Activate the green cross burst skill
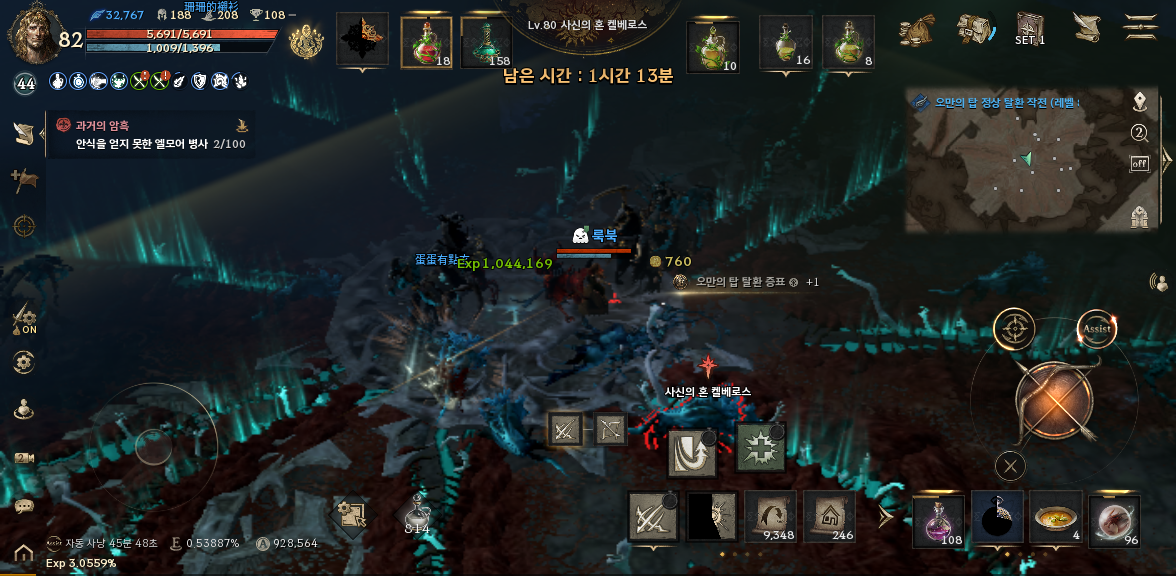The image size is (1176, 576). (760, 447)
